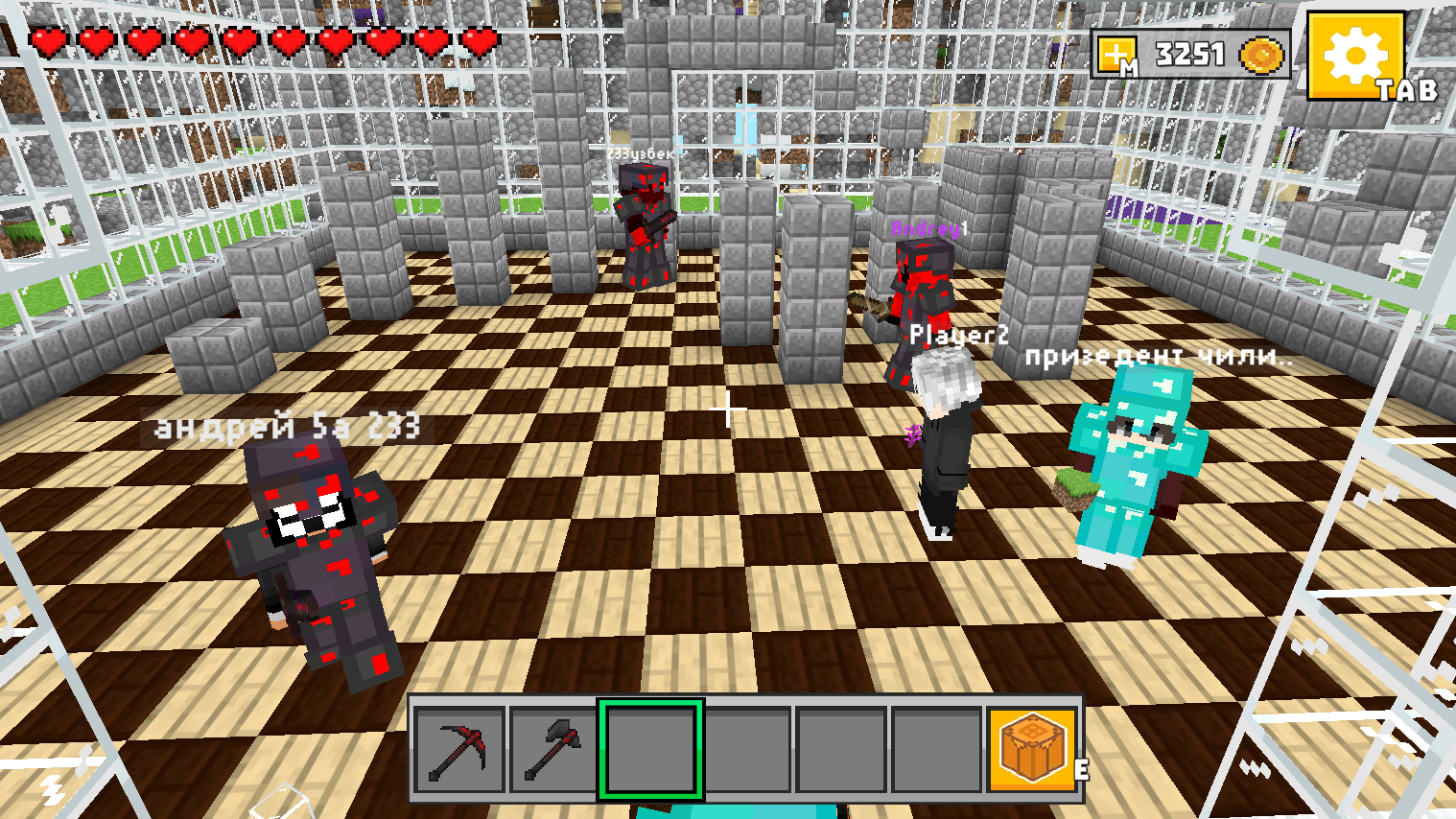Select the fourth empty hotbar slot

point(748,752)
